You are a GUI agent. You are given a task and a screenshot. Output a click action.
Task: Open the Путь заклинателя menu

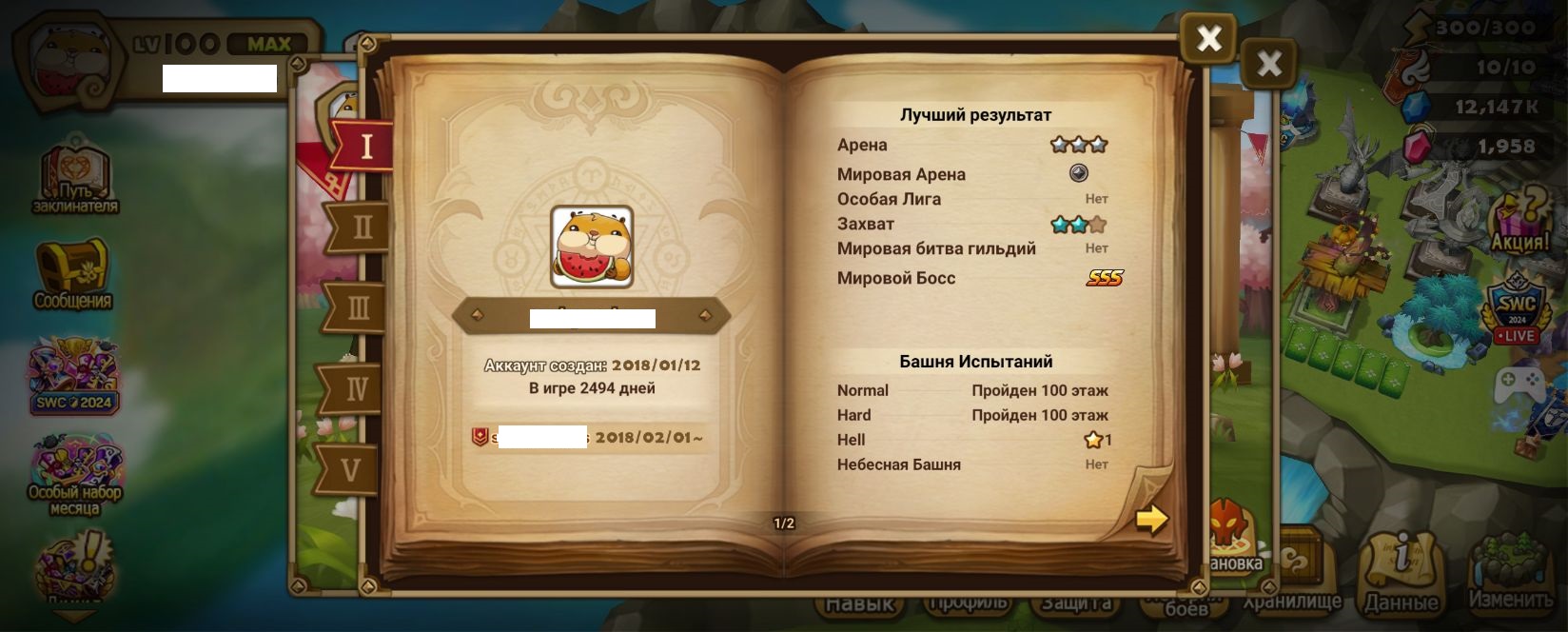point(75,178)
